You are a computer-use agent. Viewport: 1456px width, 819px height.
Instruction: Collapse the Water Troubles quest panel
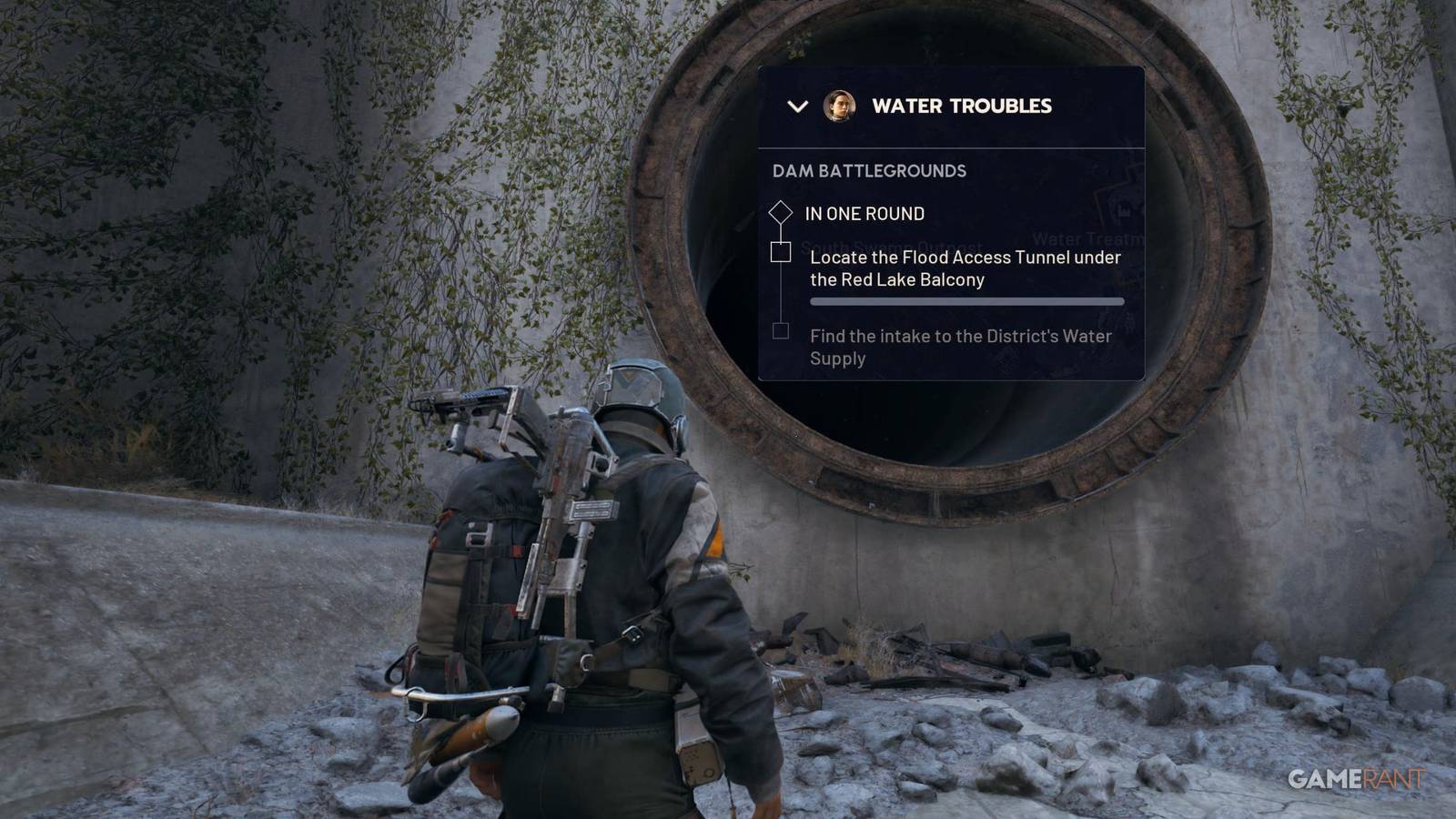(799, 106)
